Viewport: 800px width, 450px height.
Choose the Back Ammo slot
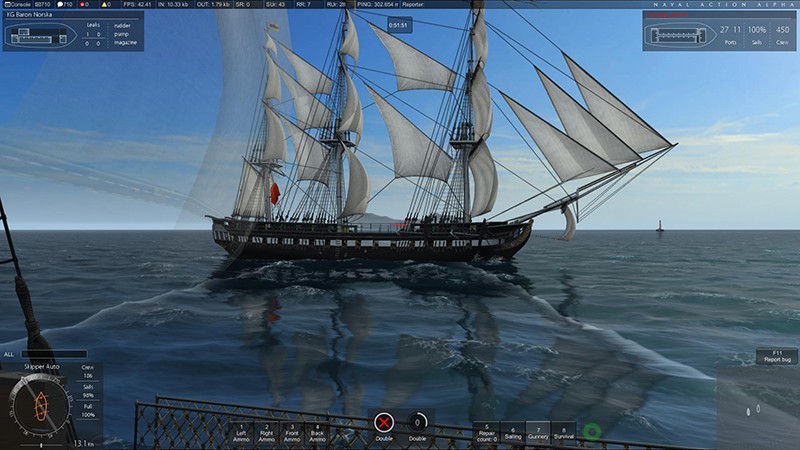(317, 432)
